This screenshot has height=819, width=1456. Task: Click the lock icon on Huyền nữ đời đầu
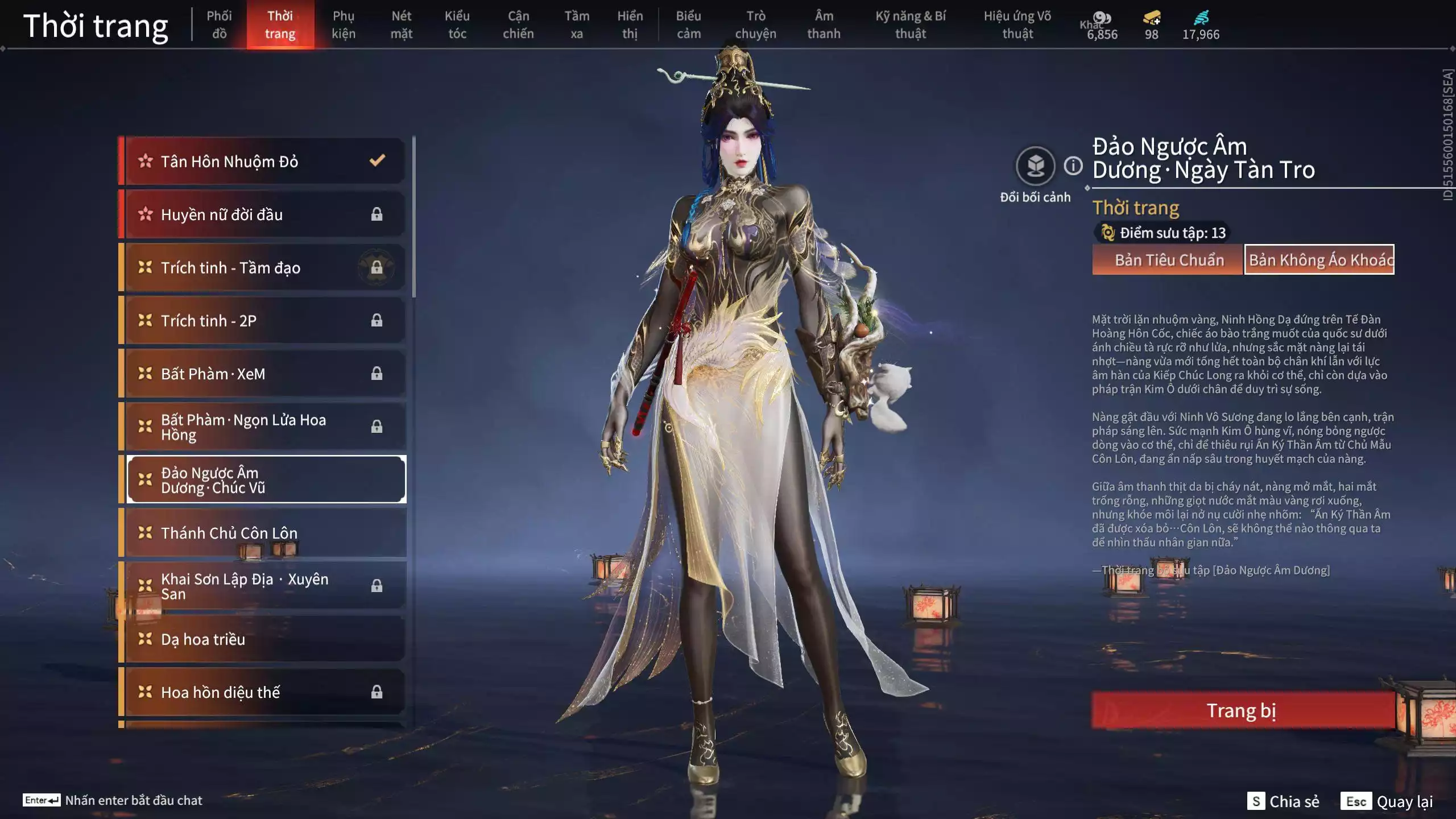(x=377, y=215)
